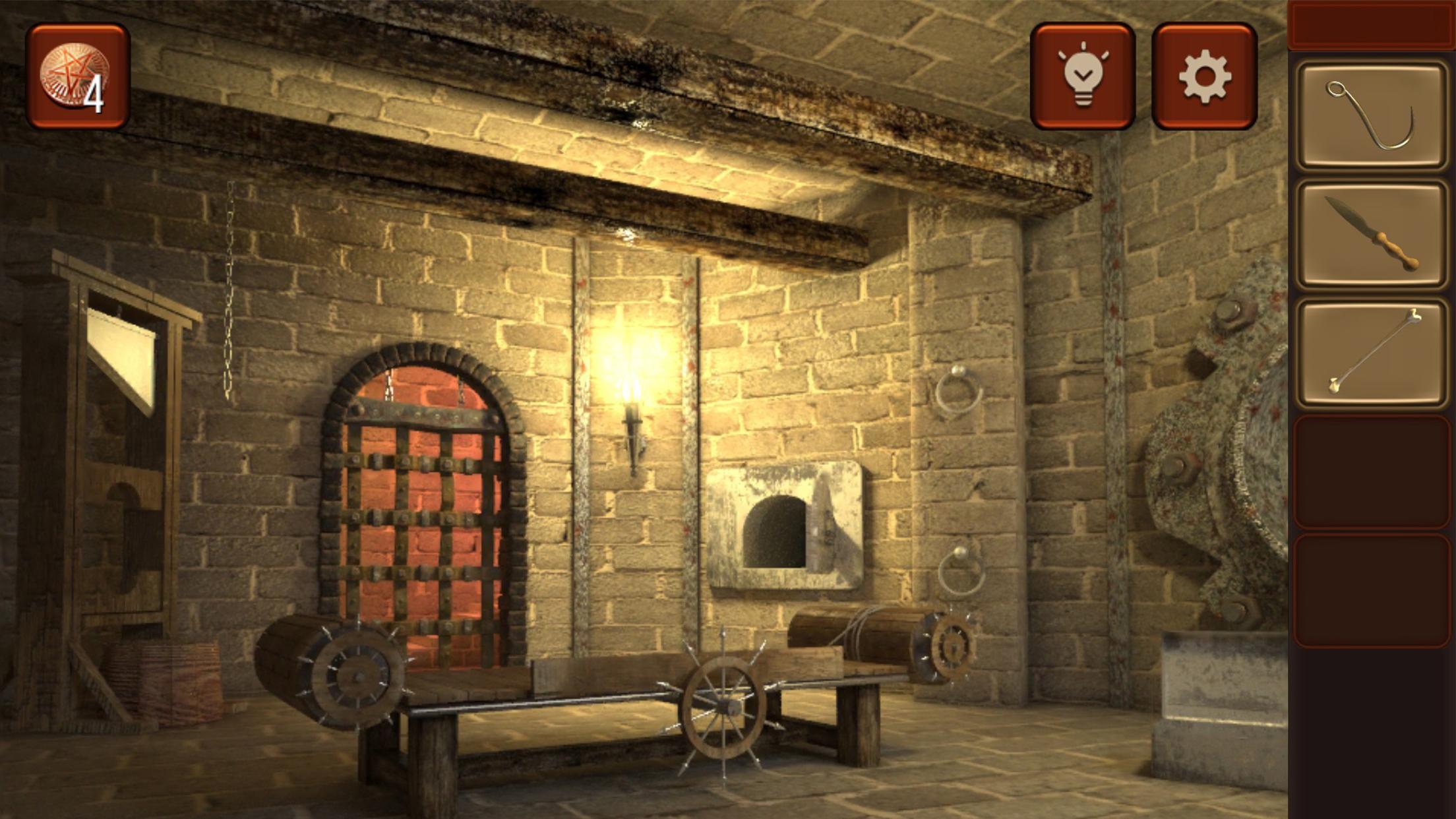
Task: Check the pentagram coin counter
Action: pyautogui.click(x=78, y=76)
